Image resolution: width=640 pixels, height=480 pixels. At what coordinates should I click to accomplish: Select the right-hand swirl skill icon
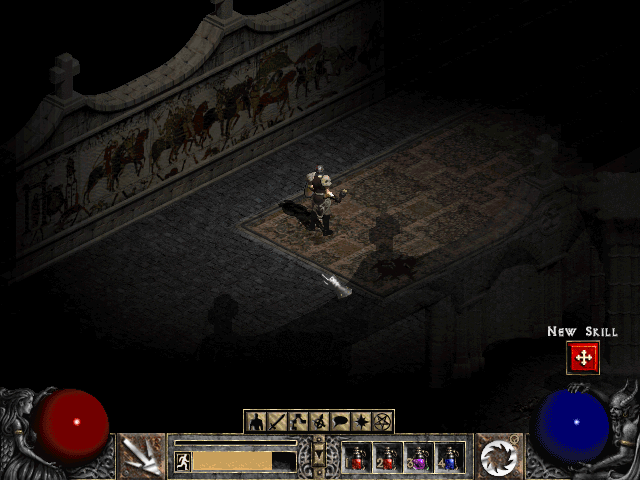pyautogui.click(x=497, y=456)
